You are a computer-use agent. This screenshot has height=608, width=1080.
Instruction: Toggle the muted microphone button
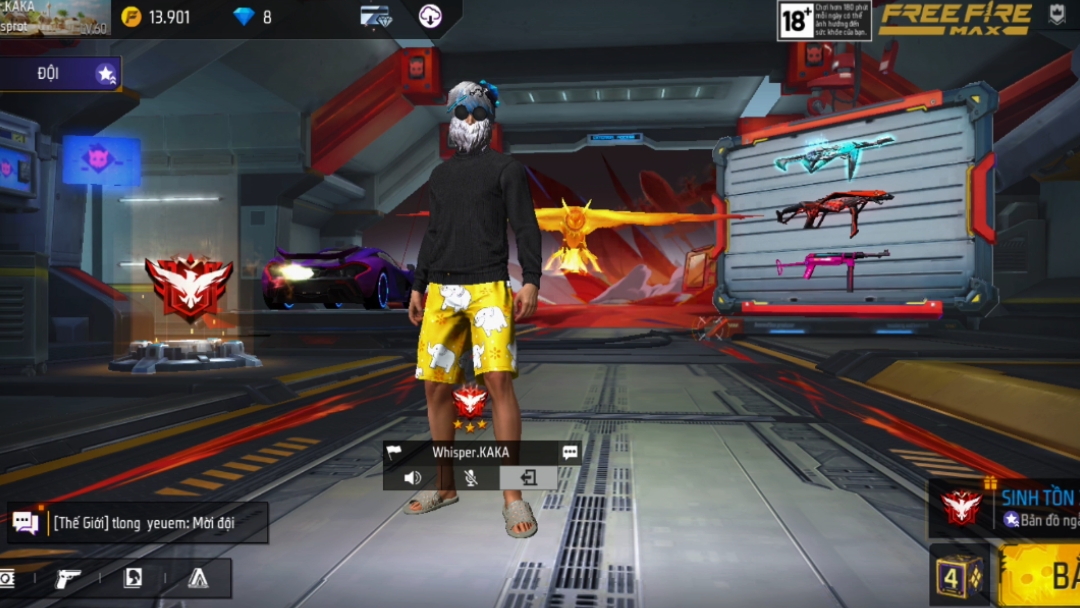470,478
